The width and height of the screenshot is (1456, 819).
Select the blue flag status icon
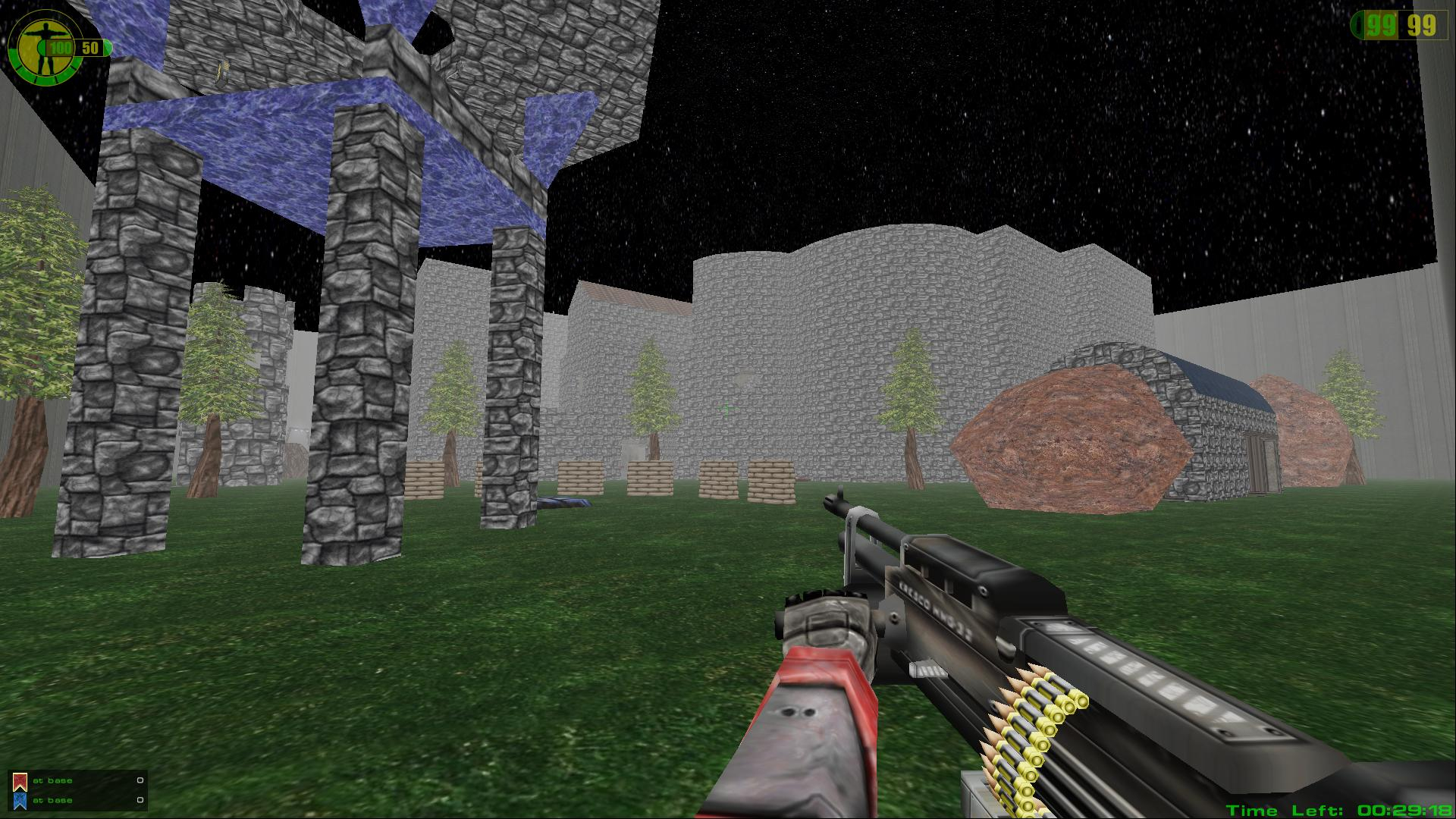20,800
